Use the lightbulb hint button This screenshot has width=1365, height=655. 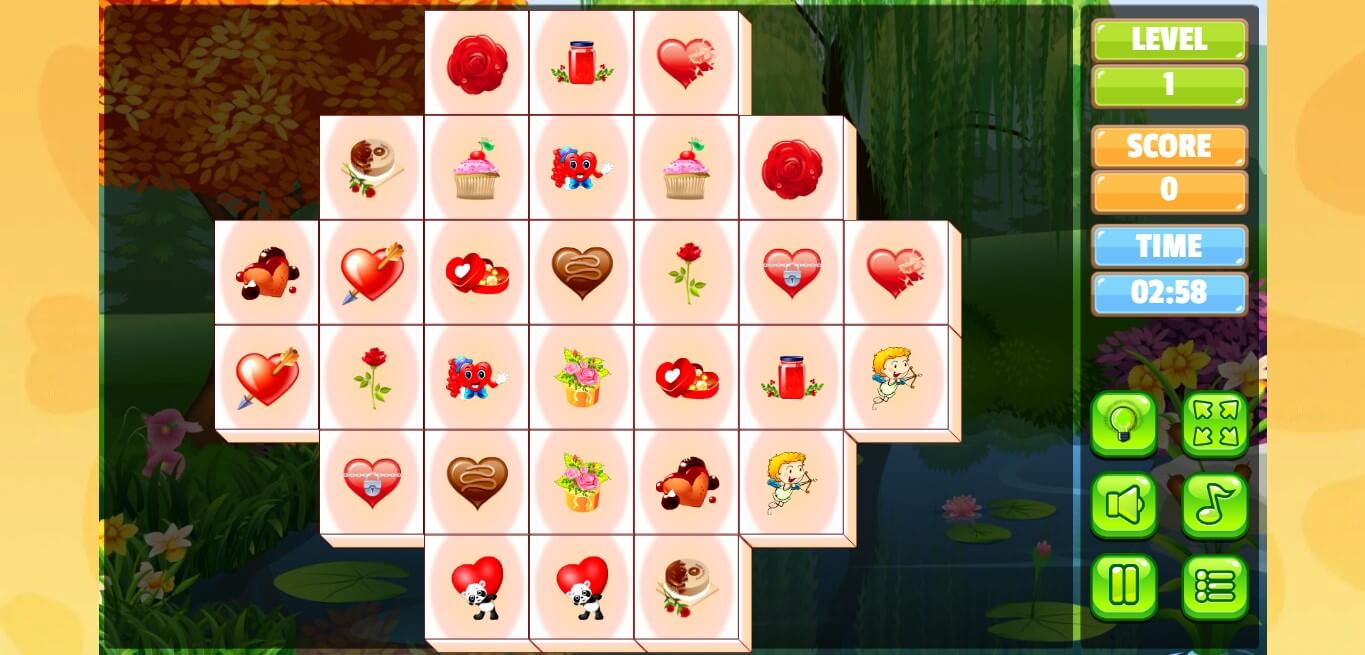1124,424
